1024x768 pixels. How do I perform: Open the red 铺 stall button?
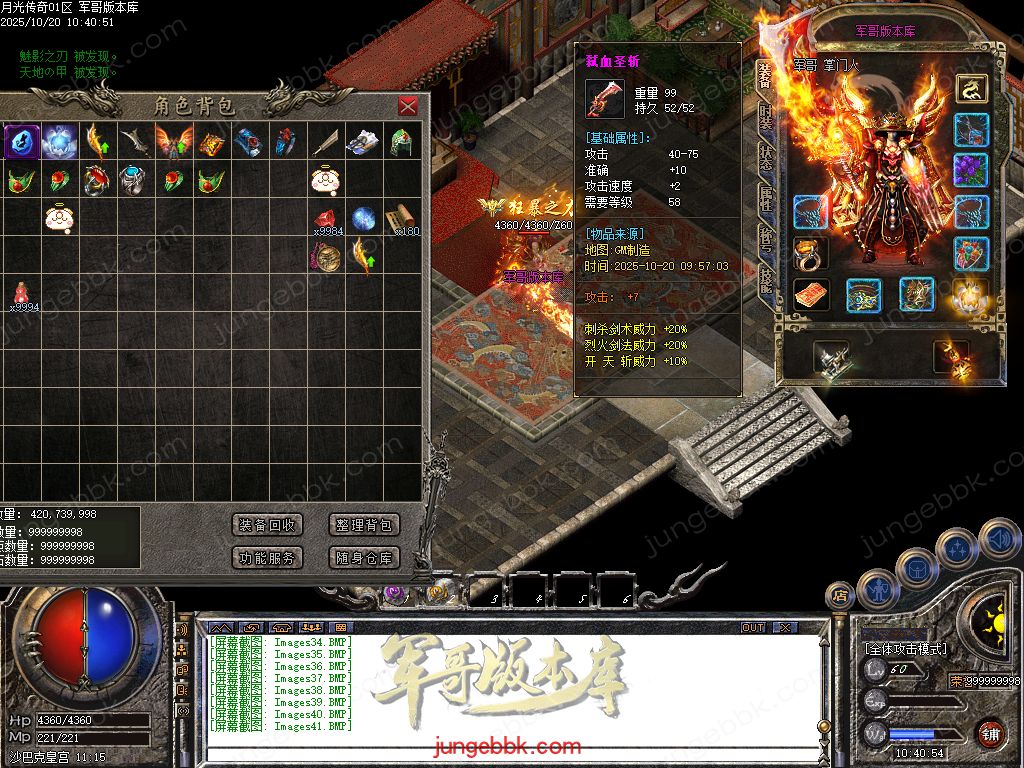click(990, 734)
